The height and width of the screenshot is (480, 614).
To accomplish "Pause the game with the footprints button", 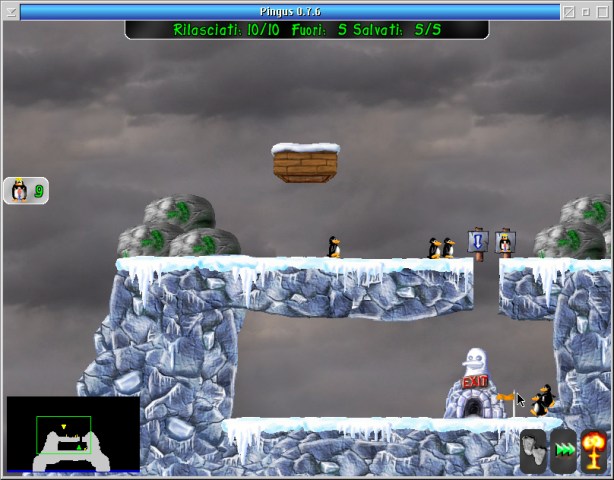I will 534,450.
